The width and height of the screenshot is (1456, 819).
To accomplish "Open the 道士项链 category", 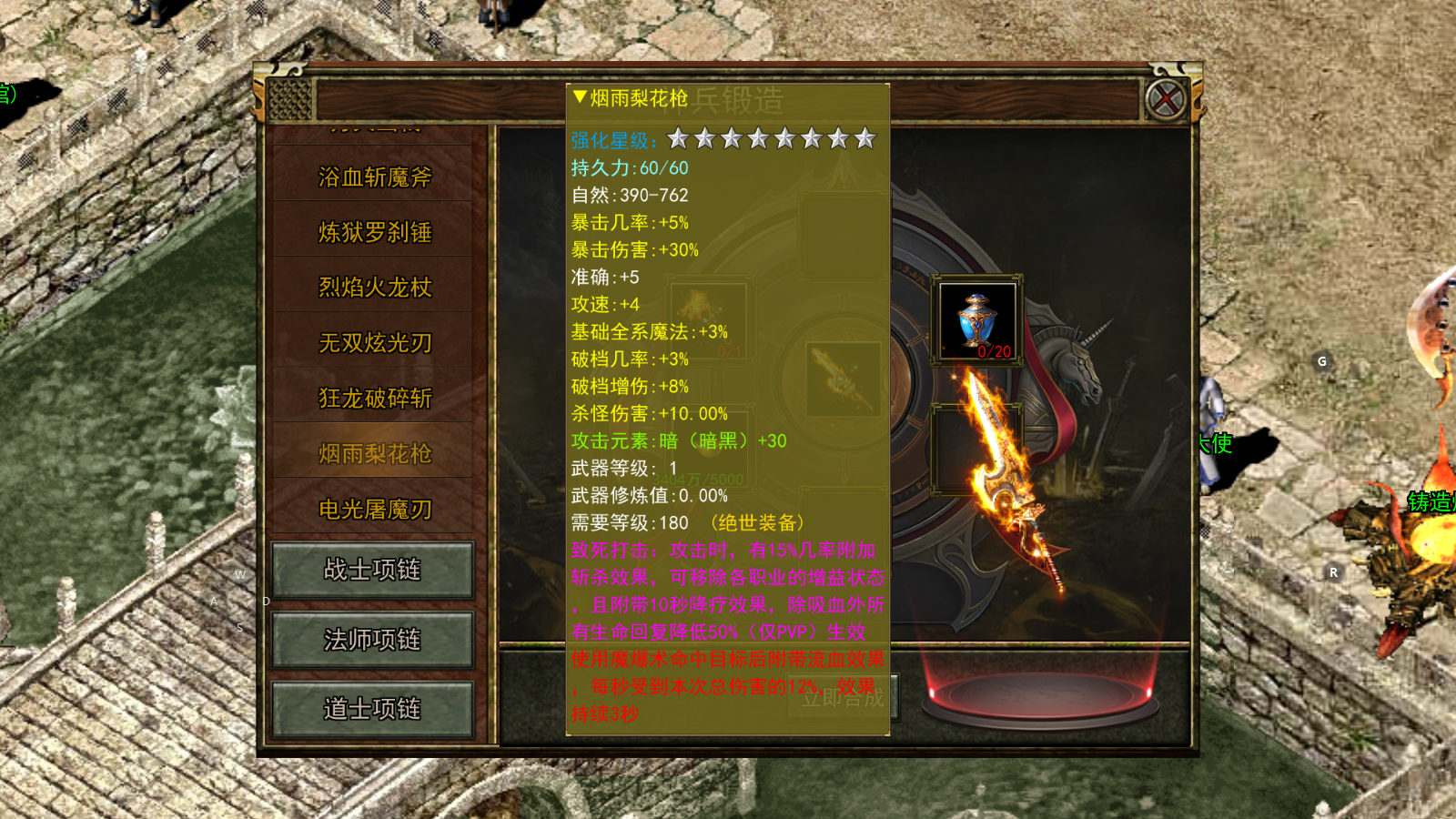I will [372, 710].
